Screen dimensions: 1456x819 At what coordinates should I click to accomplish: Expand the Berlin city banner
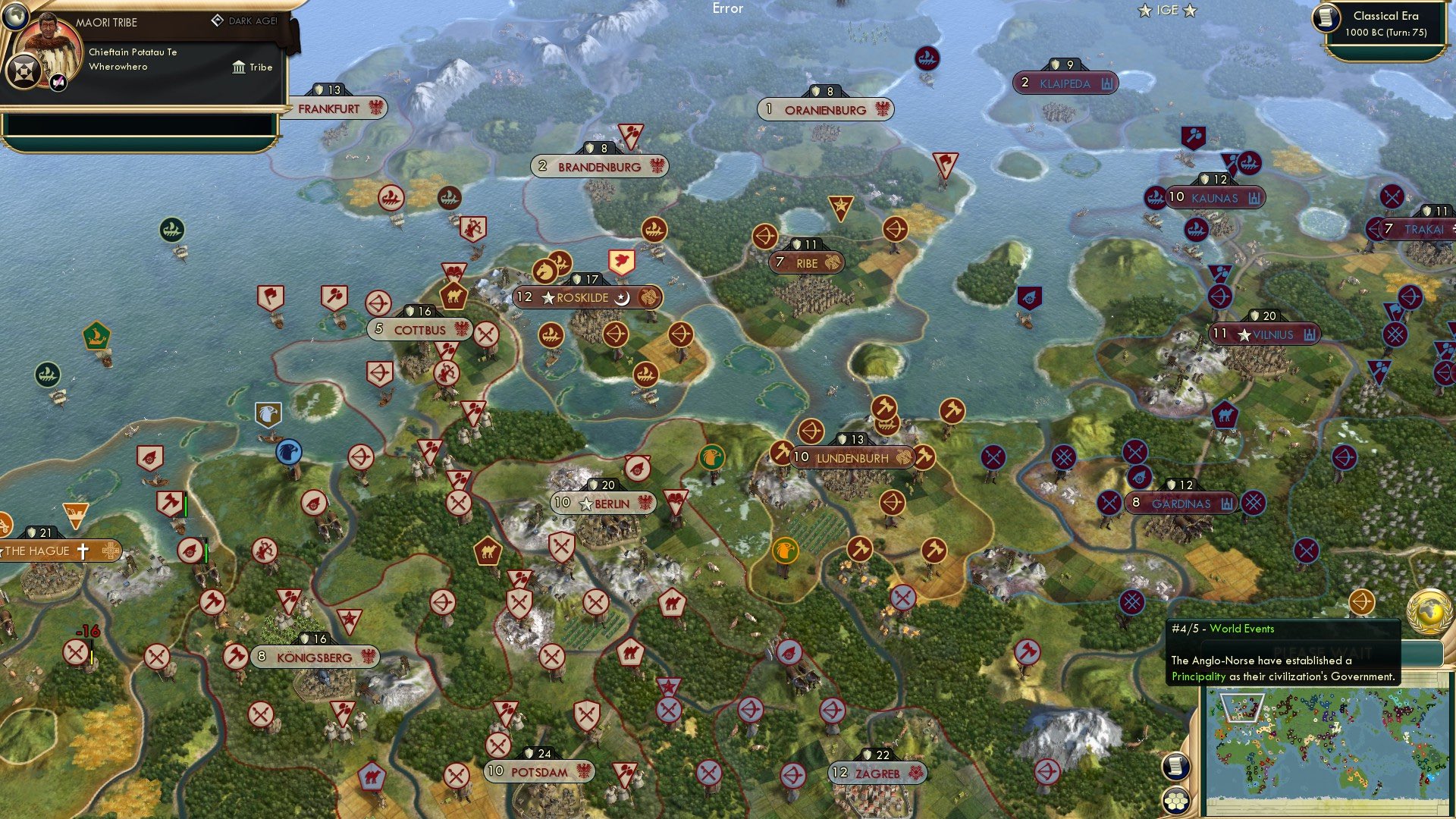(x=603, y=503)
